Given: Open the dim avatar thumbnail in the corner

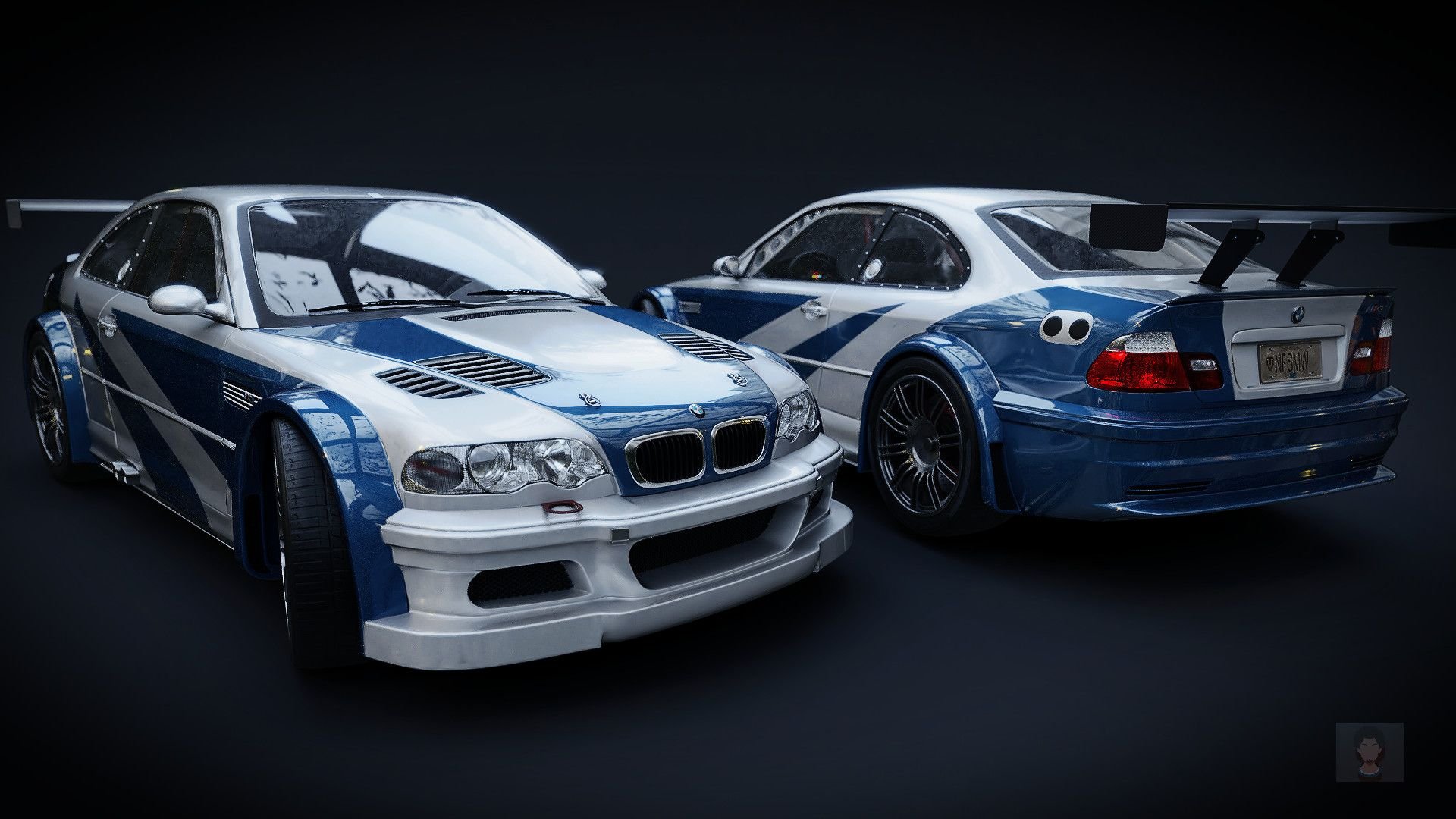Looking at the screenshot, I should [1370, 752].
